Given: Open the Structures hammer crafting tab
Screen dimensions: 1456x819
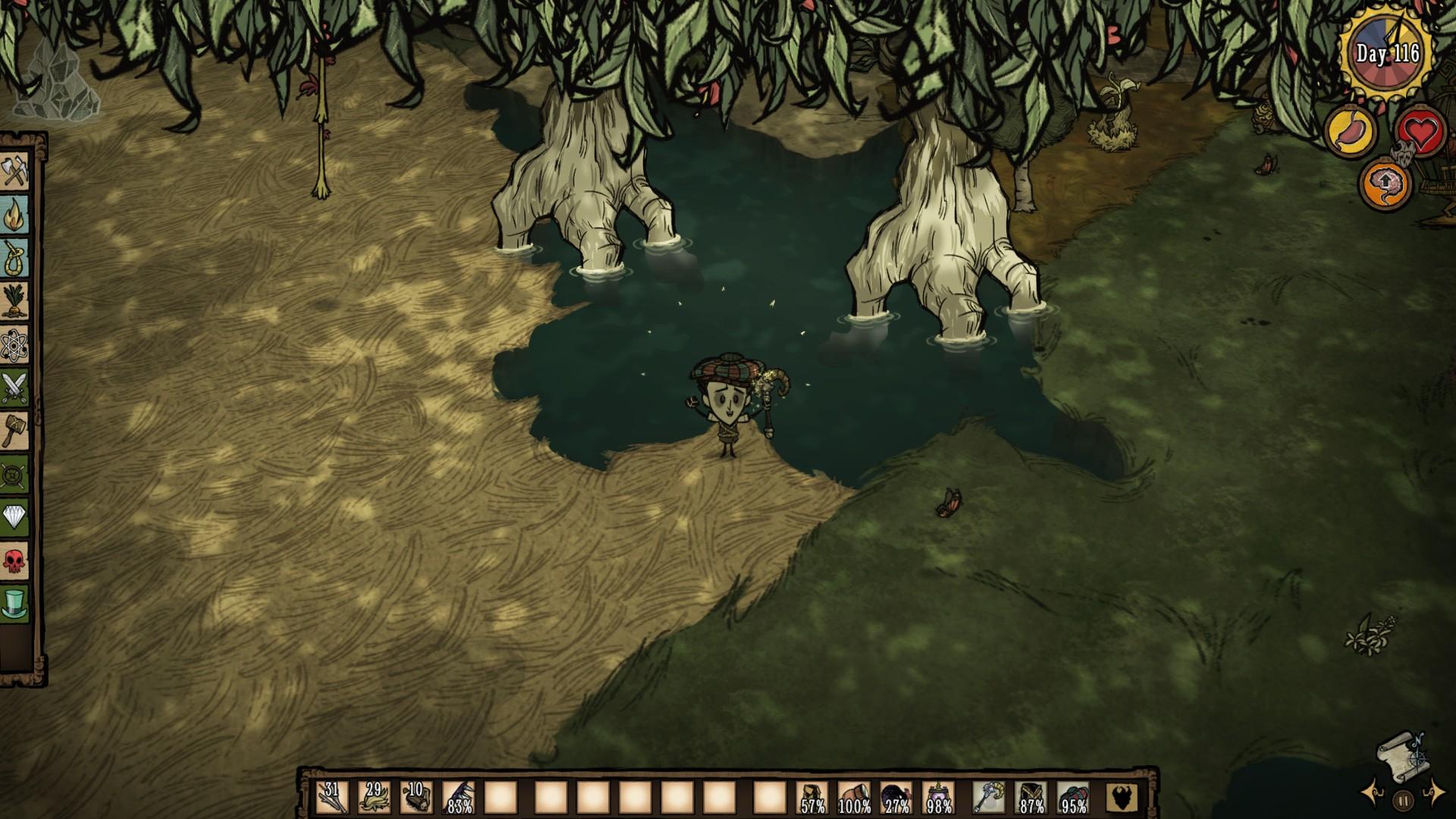Looking at the screenshot, I should click(15, 431).
